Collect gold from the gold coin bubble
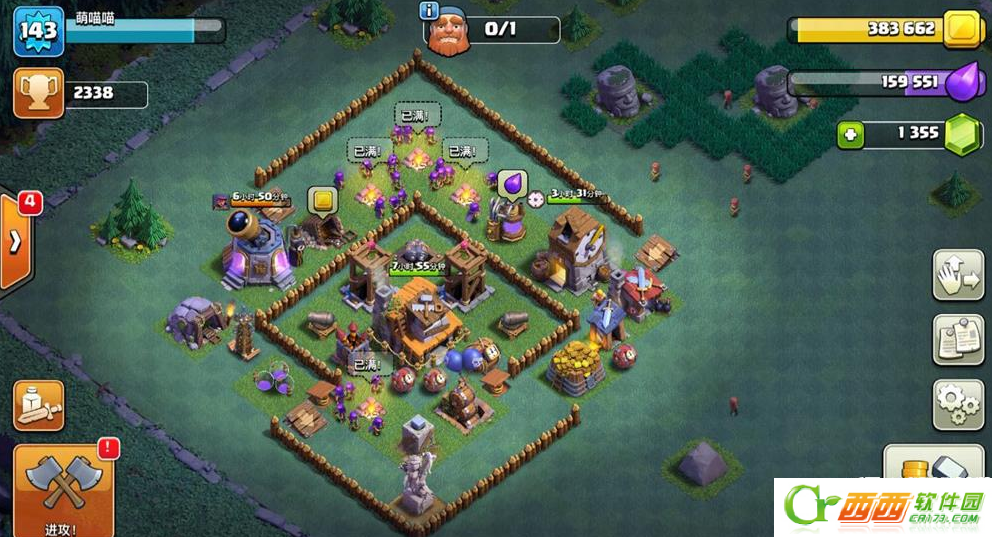 tap(323, 200)
